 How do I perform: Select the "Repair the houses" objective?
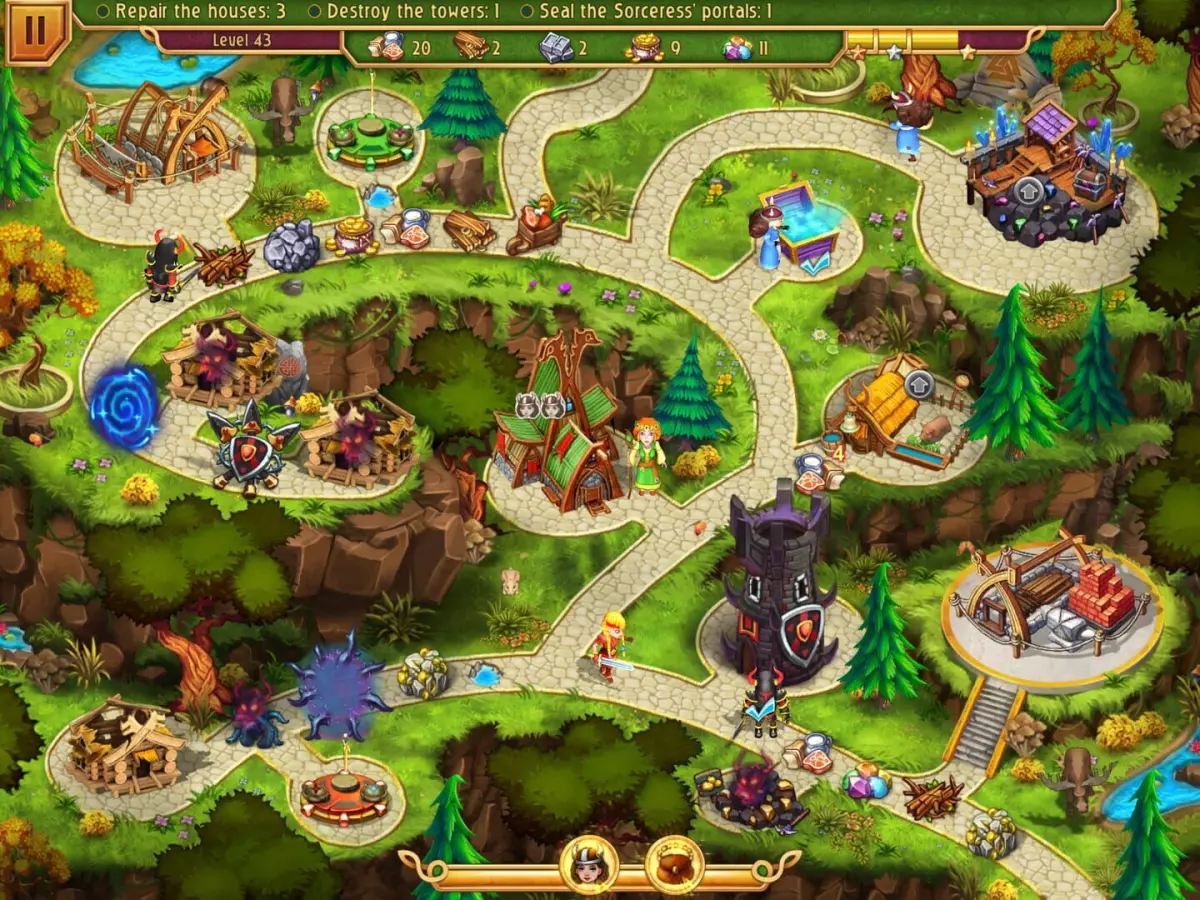tap(192, 12)
